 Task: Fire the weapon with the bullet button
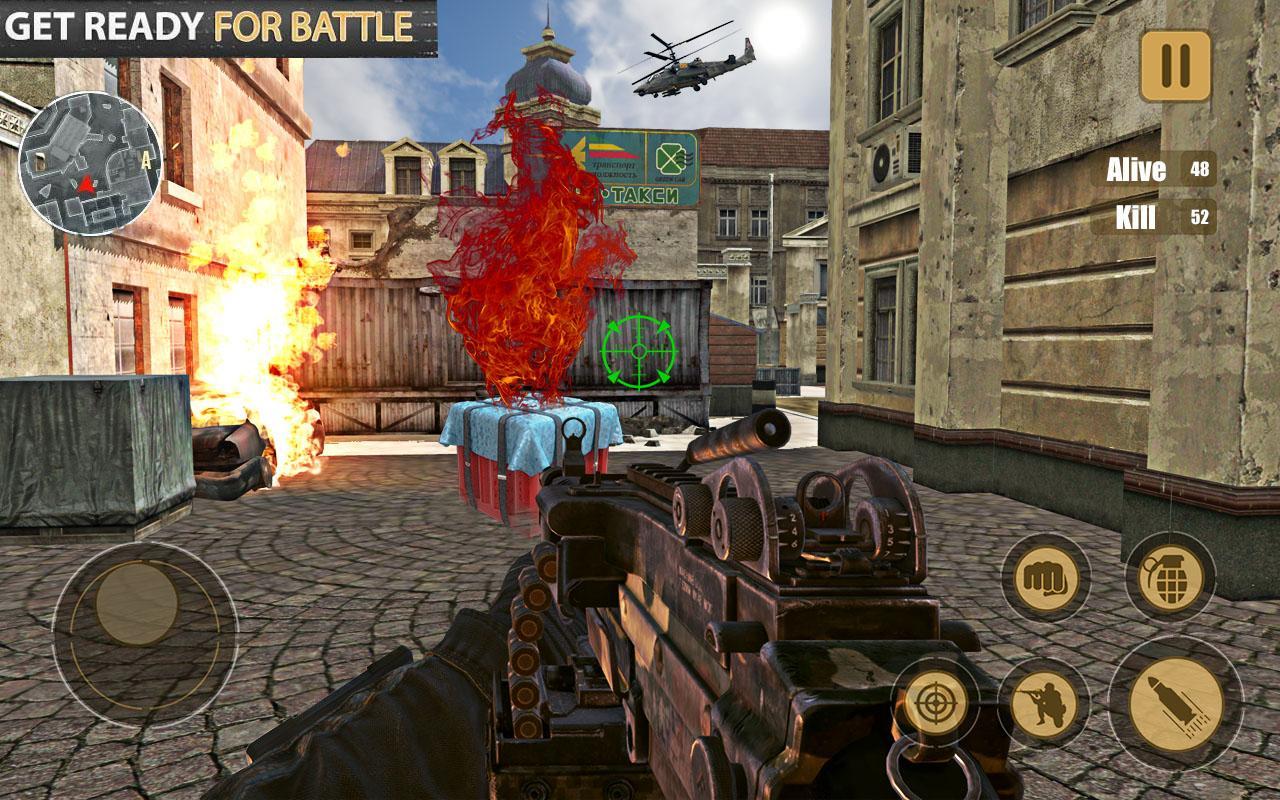(1176, 703)
